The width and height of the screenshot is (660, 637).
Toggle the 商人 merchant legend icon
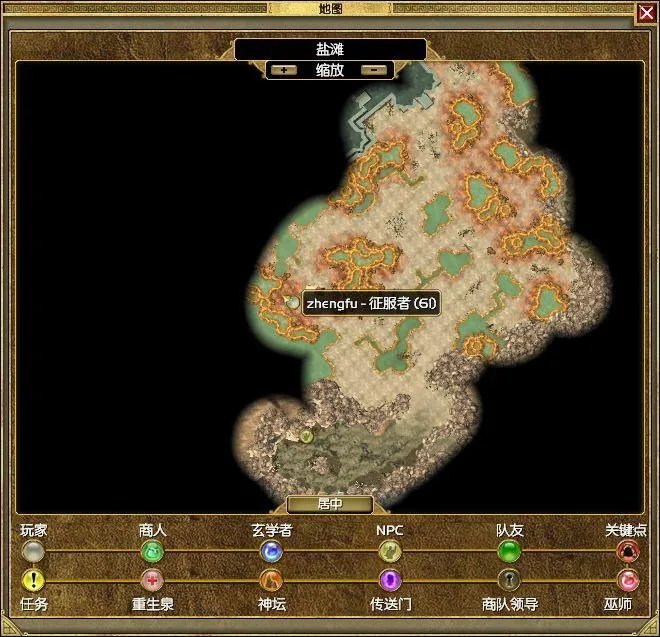pyautogui.click(x=152, y=551)
